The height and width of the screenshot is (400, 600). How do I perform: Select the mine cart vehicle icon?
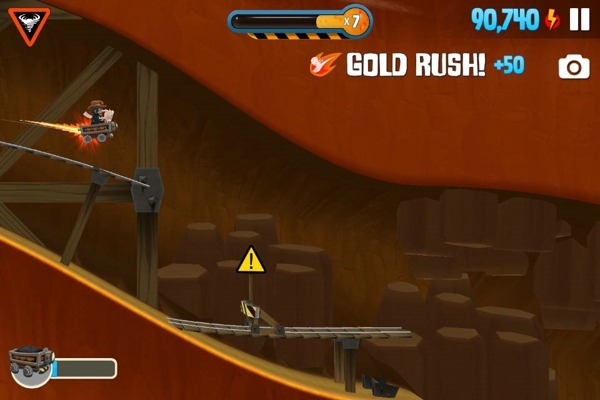pyautogui.click(x=29, y=366)
